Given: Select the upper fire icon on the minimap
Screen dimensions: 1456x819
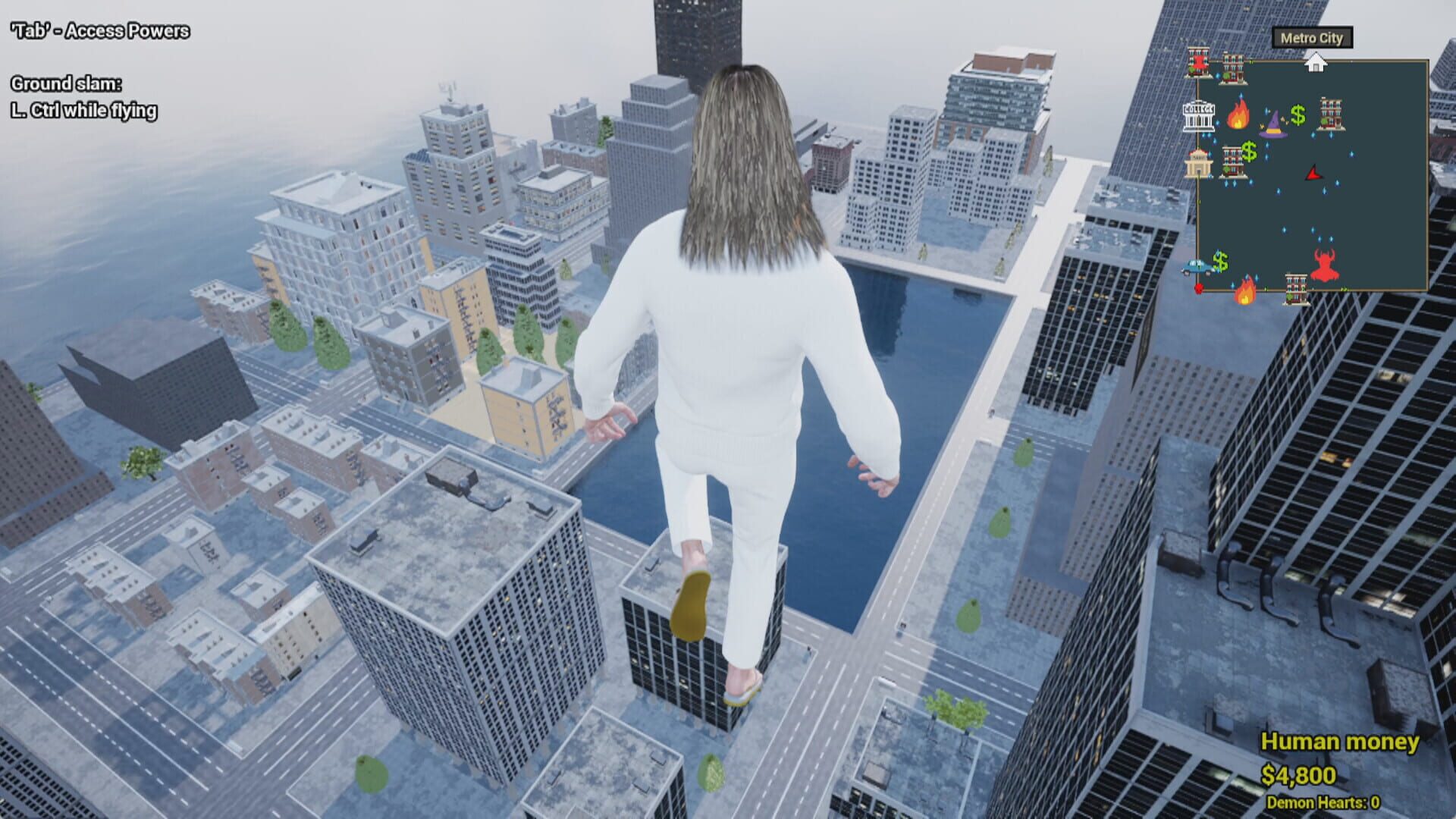Looking at the screenshot, I should point(1239,115).
